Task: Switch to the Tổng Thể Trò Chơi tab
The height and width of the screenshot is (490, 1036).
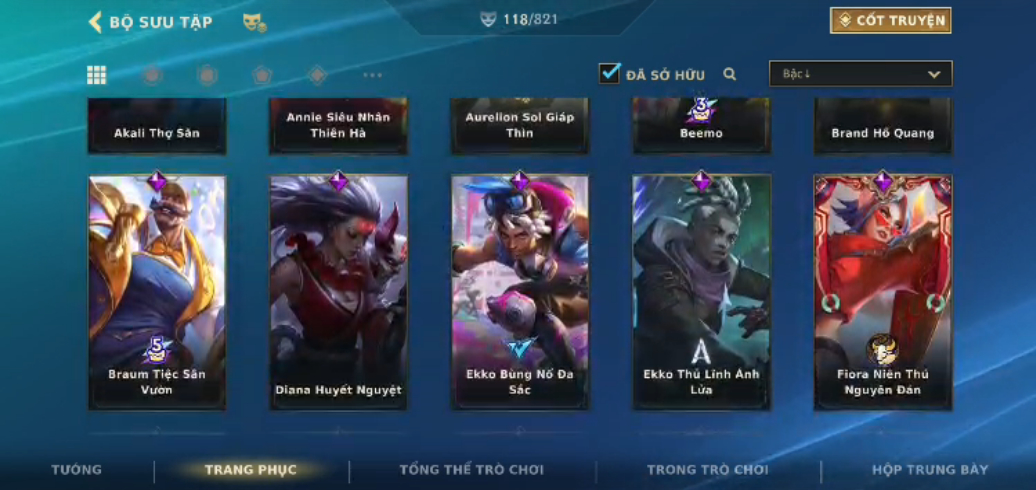Action: point(472,470)
